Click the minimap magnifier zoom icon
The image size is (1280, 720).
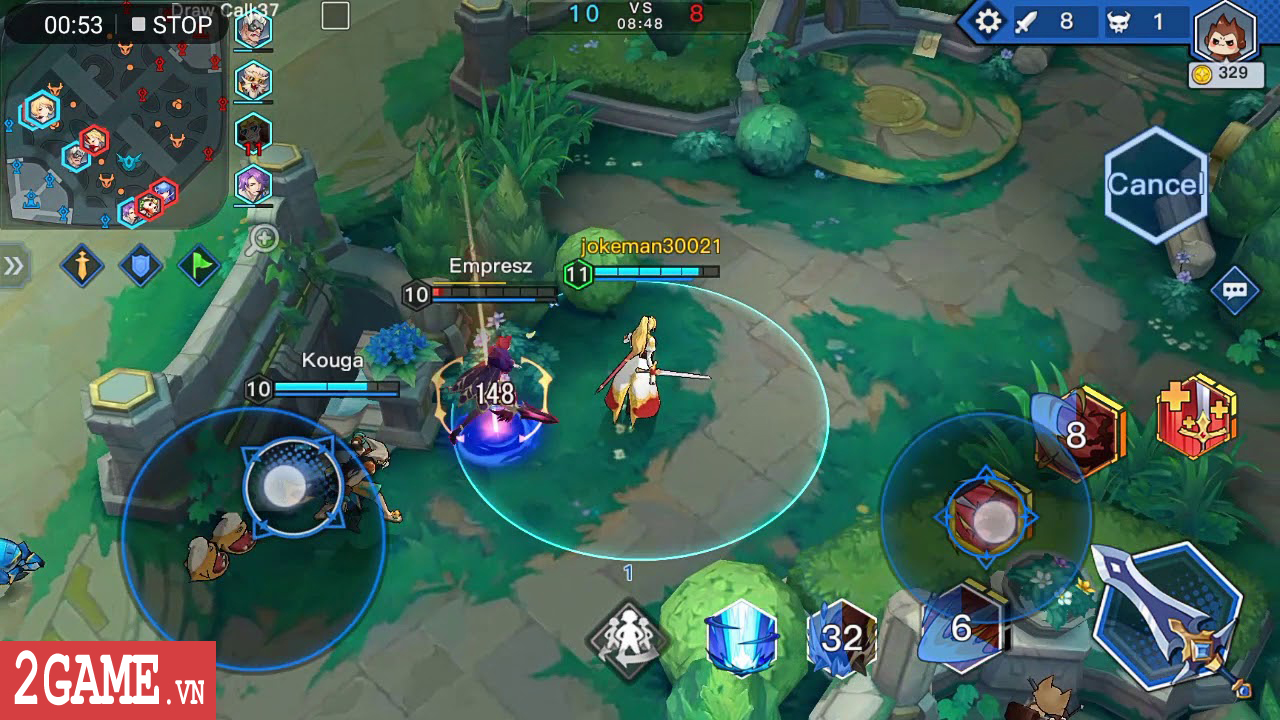pos(262,238)
